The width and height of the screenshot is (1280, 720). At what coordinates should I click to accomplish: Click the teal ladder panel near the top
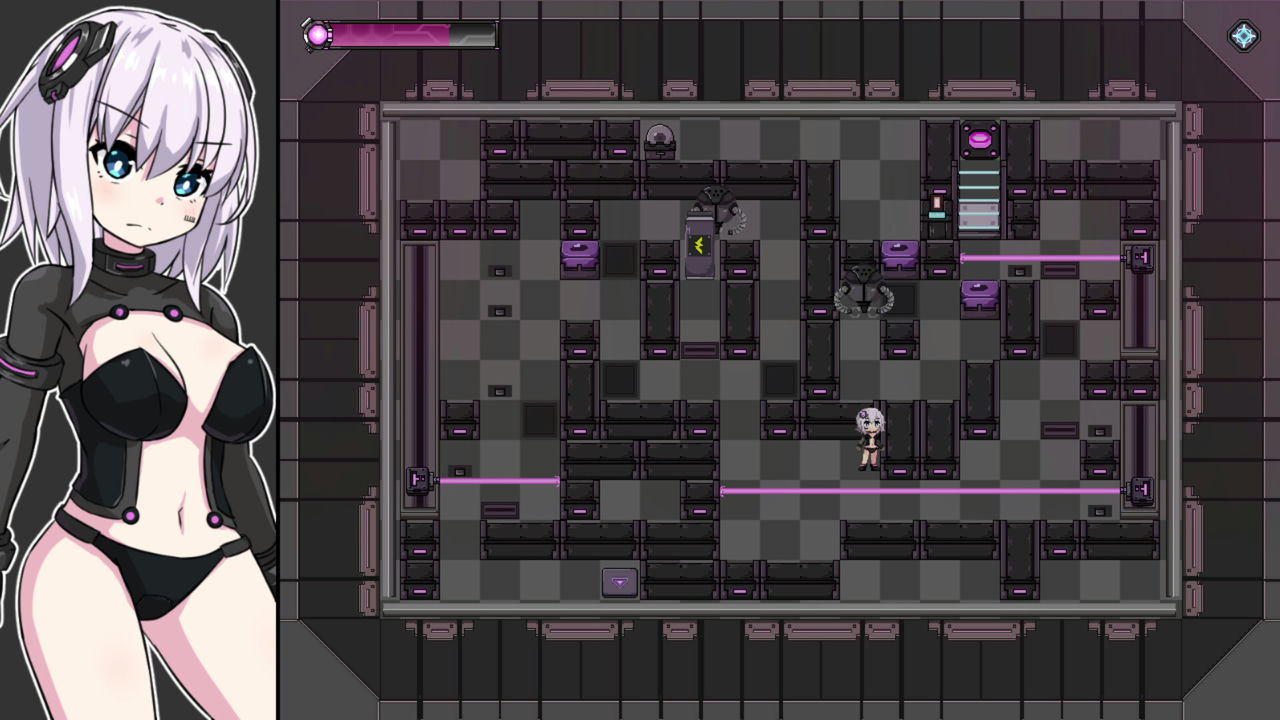978,201
